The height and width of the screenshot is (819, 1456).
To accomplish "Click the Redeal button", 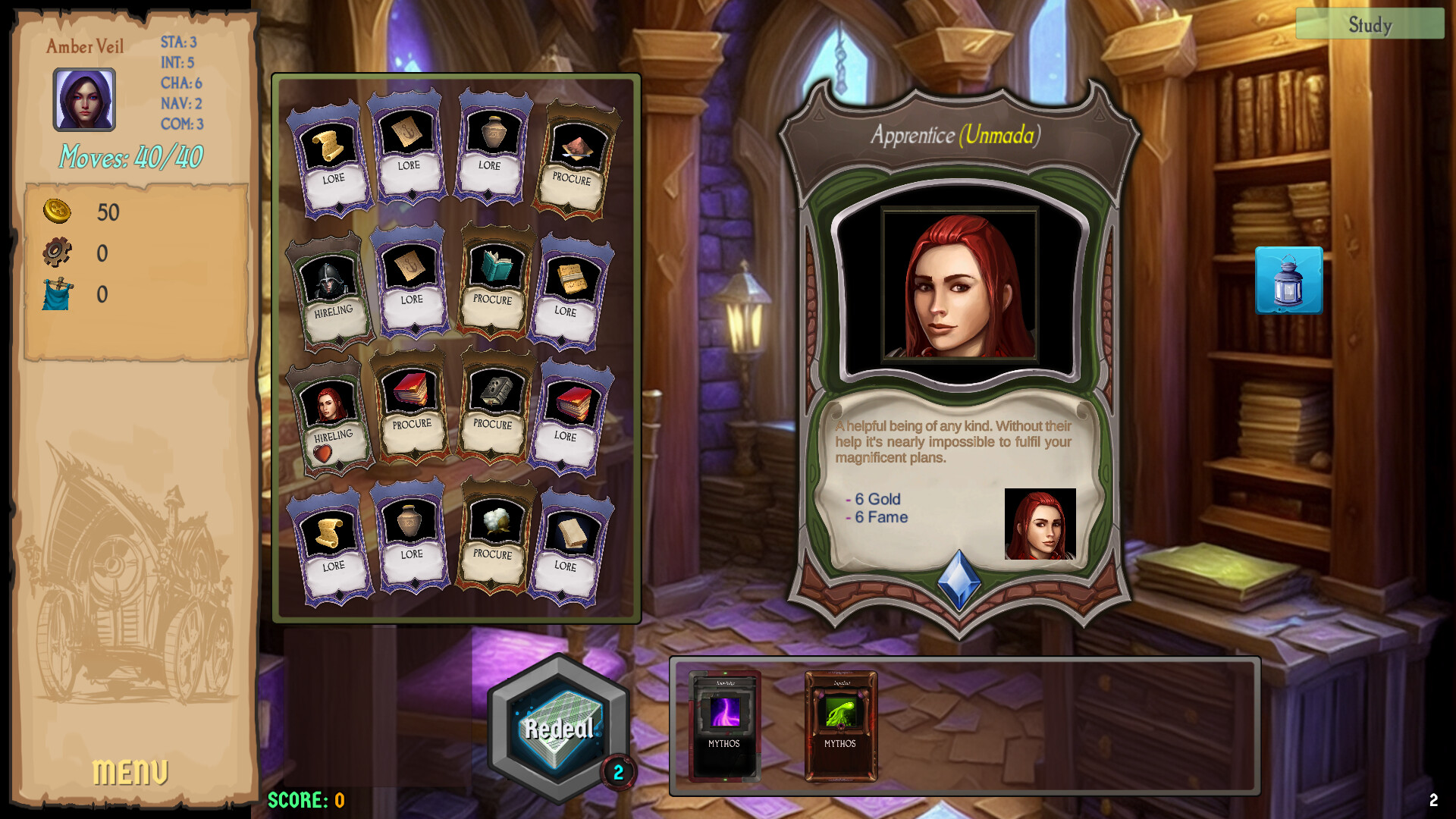I will coord(557,726).
